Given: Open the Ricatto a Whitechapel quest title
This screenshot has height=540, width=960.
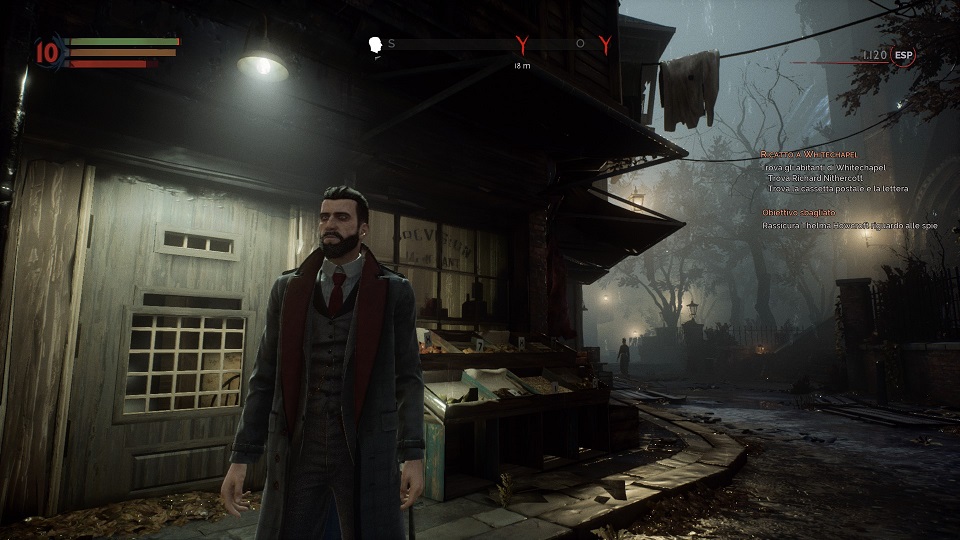Looking at the screenshot, I should pos(804,155).
